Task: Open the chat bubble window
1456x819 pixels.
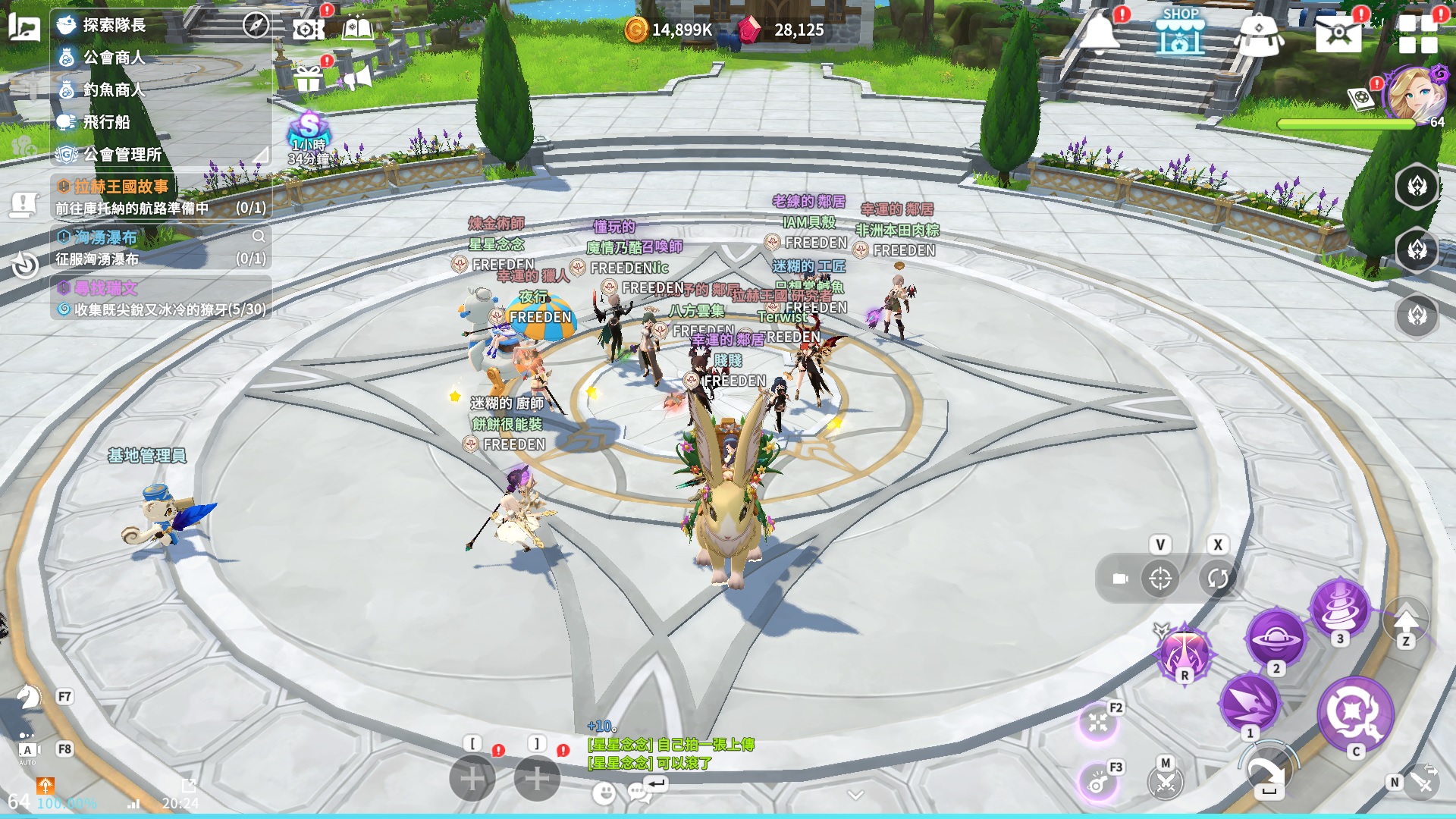Action: tap(639, 793)
